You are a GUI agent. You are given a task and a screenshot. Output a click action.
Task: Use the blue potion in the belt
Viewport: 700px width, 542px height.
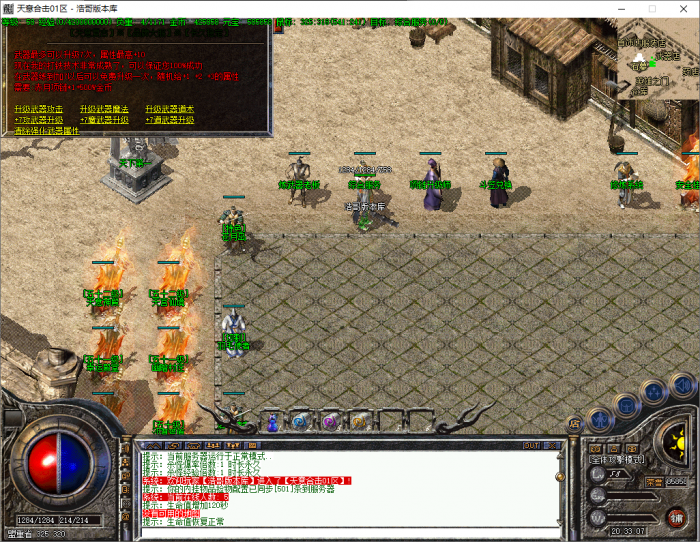pyautogui.click(x=271, y=421)
